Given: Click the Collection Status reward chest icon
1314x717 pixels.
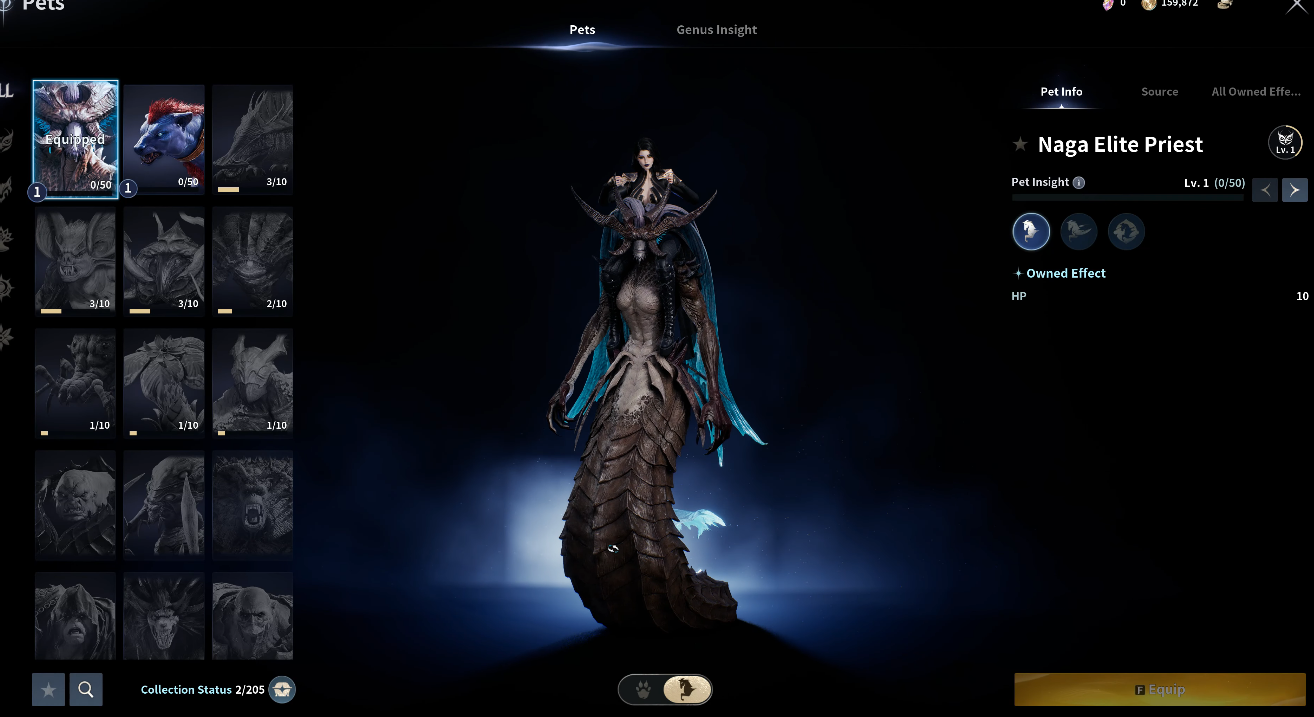Looking at the screenshot, I should tap(283, 690).
